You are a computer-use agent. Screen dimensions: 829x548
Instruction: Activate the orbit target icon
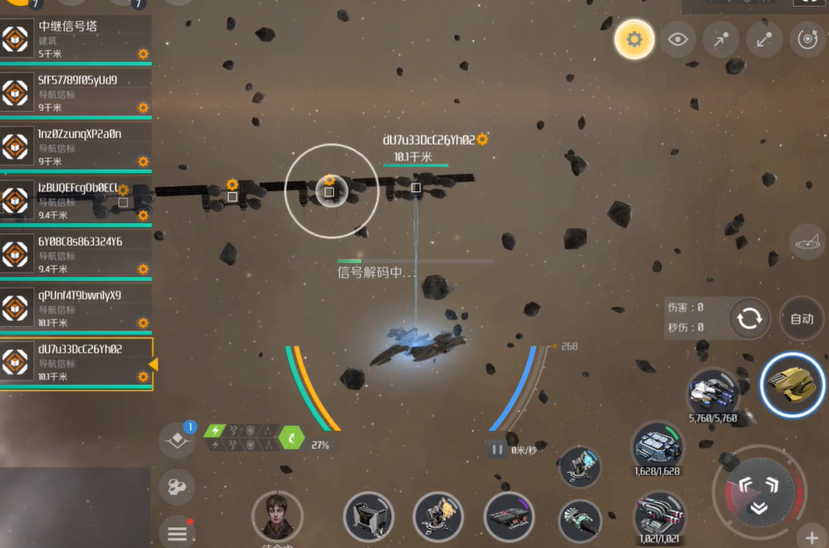coord(807,40)
